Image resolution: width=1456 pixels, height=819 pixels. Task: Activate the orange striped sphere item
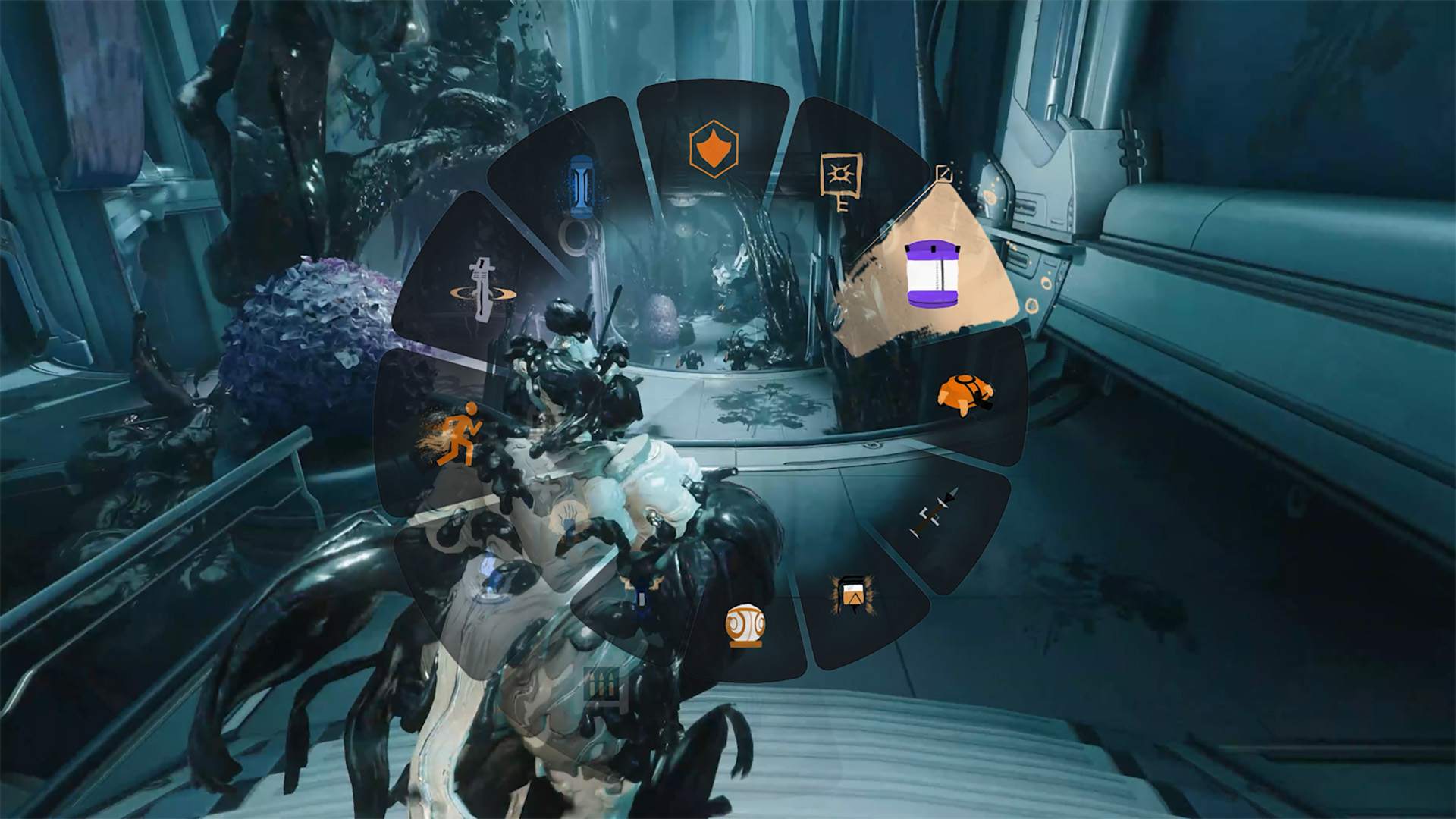click(745, 626)
